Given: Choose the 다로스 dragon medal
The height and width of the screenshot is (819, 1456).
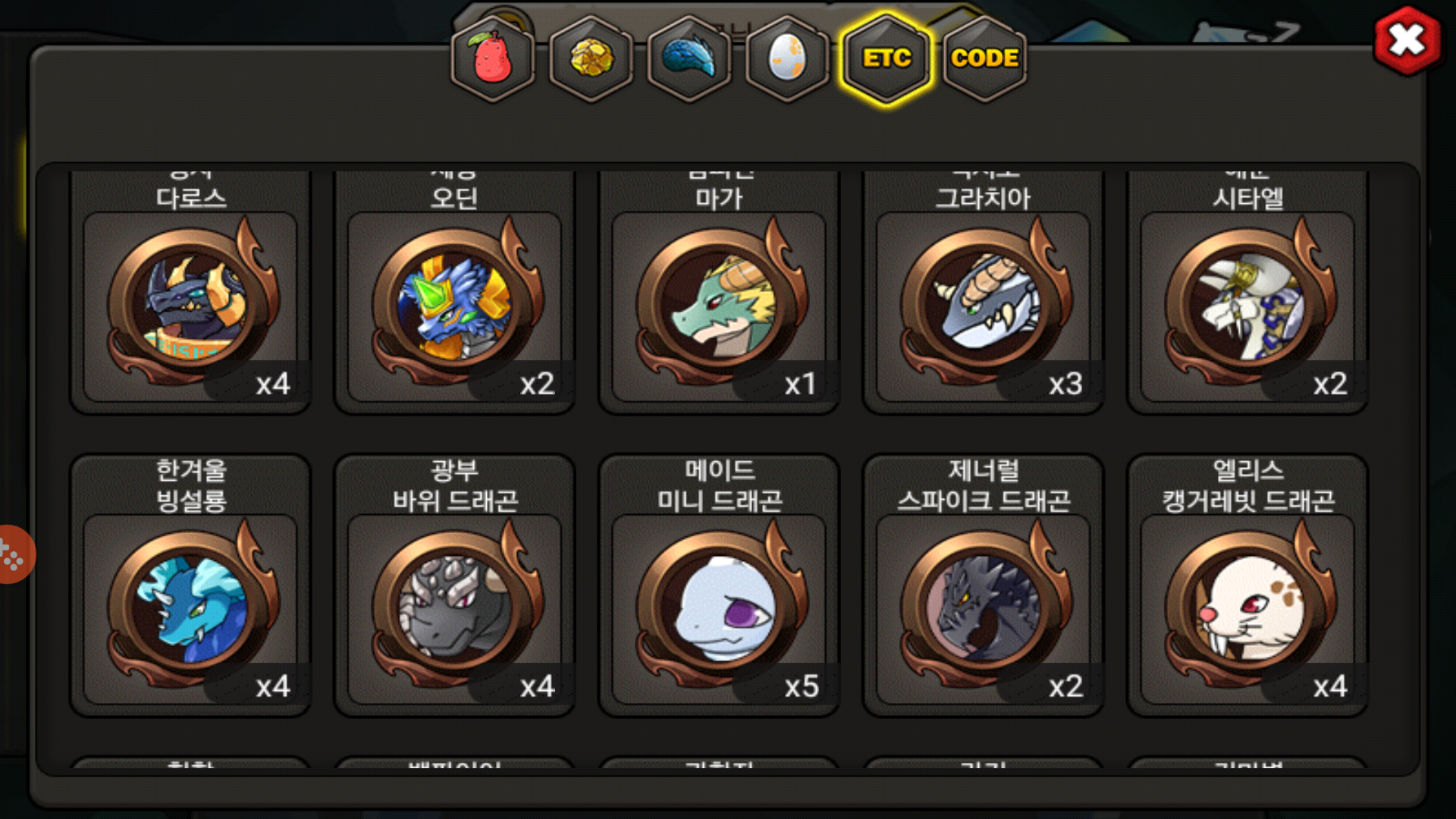Looking at the screenshot, I should (x=190, y=303).
